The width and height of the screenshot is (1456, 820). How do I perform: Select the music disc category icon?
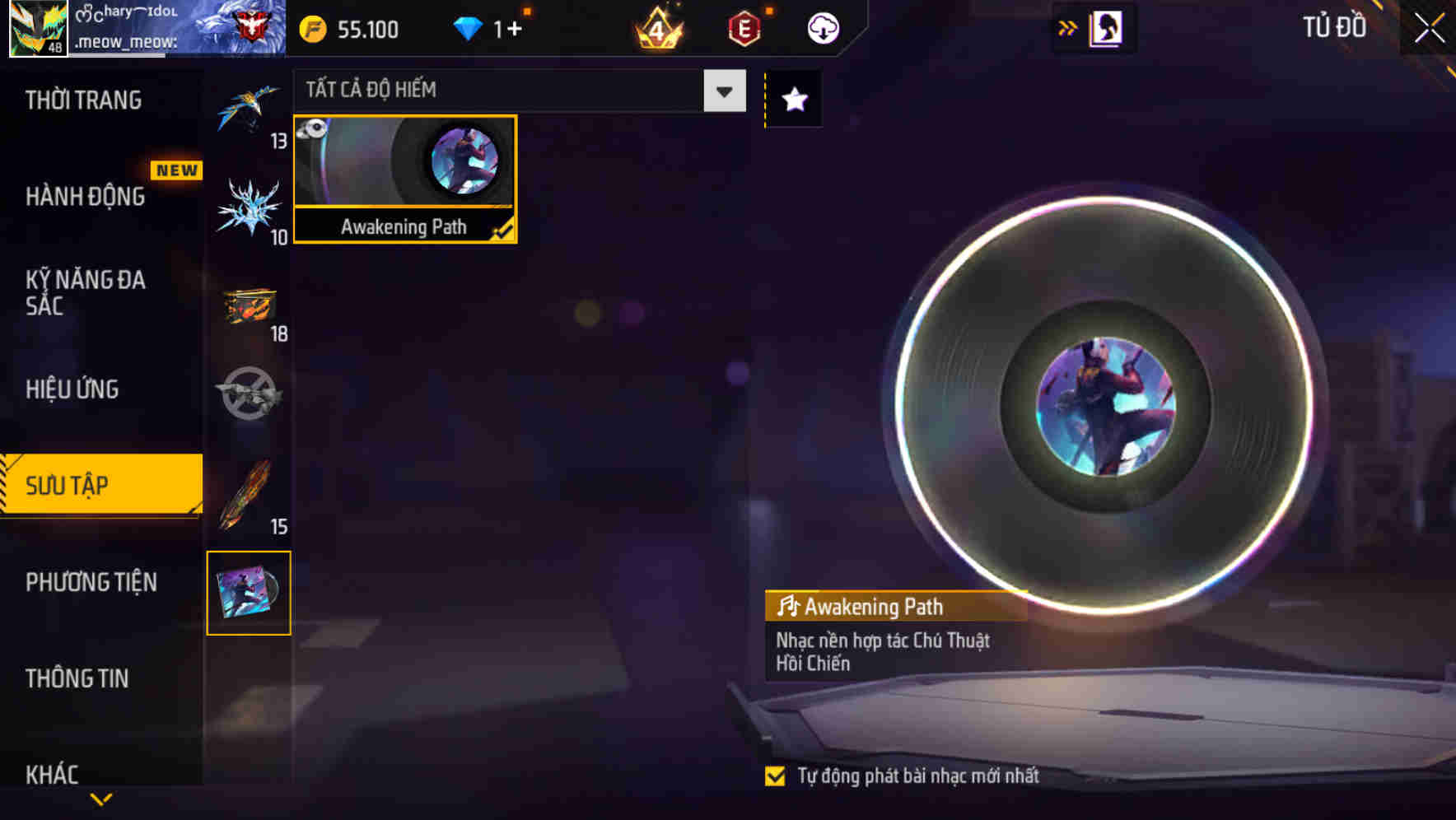[x=250, y=593]
